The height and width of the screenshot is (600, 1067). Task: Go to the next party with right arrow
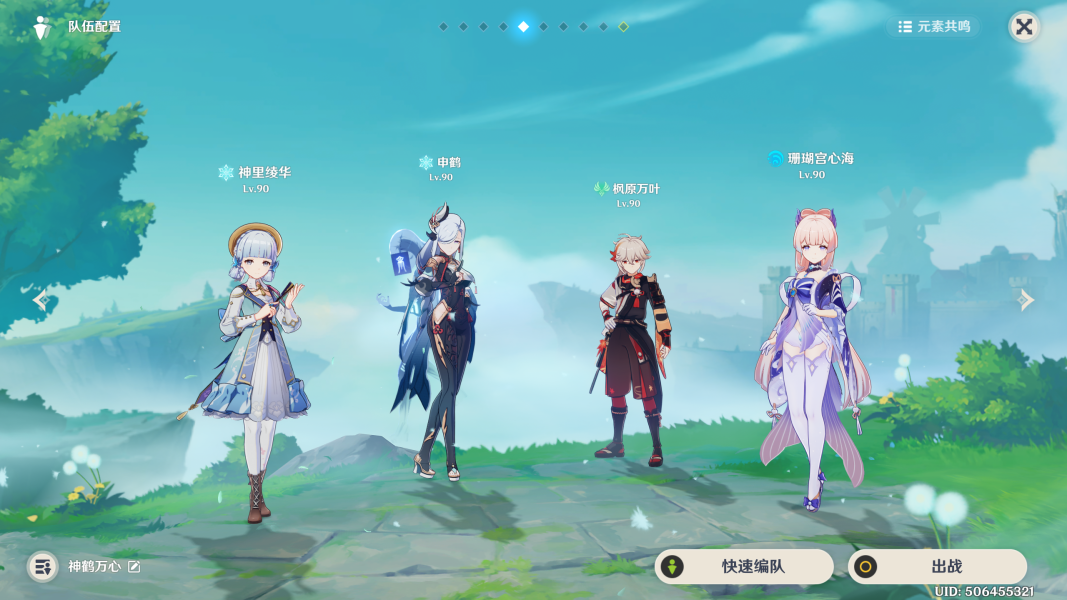1026,299
